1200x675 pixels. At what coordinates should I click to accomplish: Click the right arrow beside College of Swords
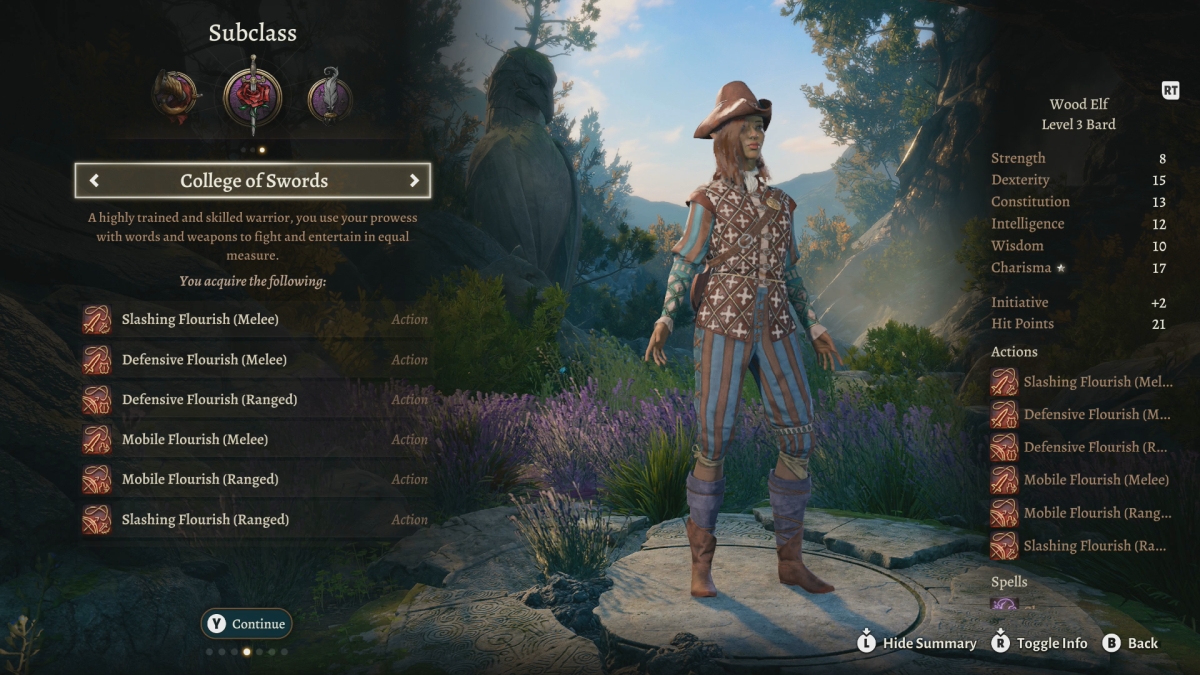click(x=413, y=181)
